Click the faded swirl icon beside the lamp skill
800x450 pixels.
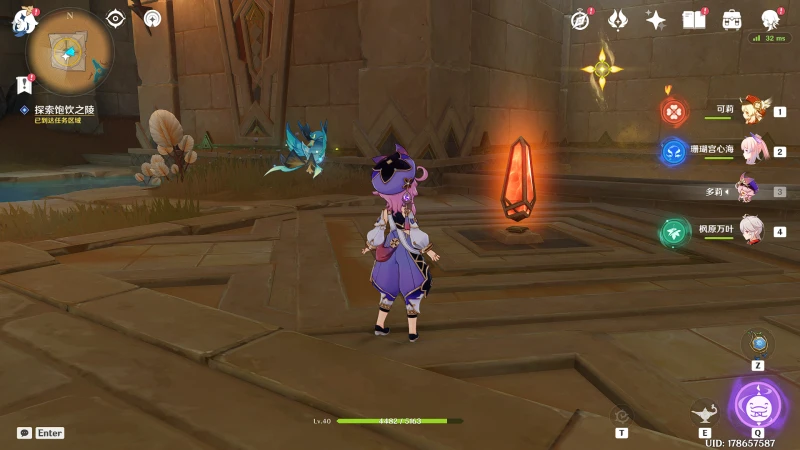point(622,415)
